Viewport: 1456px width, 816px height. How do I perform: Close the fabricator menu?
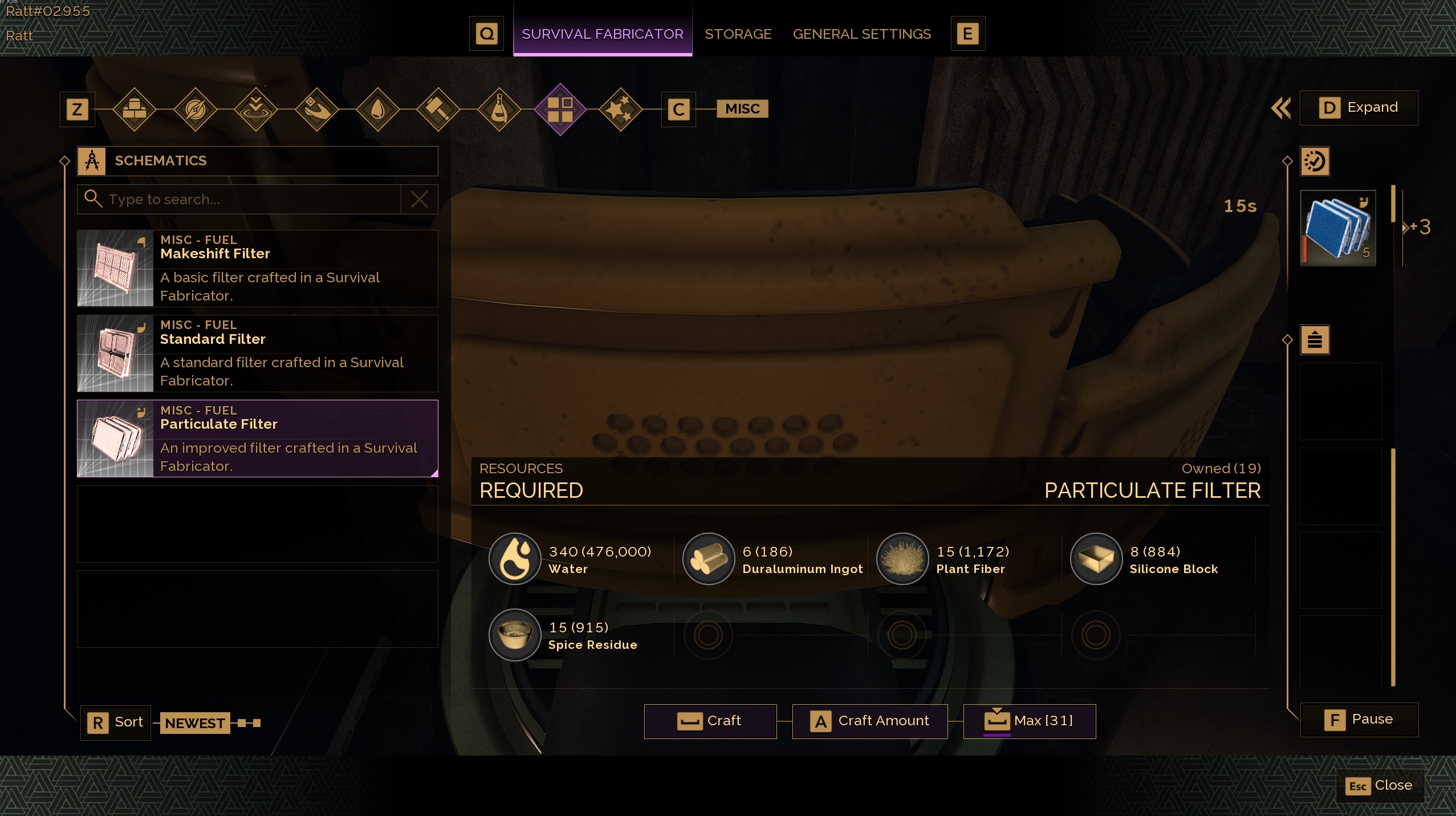(x=1380, y=786)
